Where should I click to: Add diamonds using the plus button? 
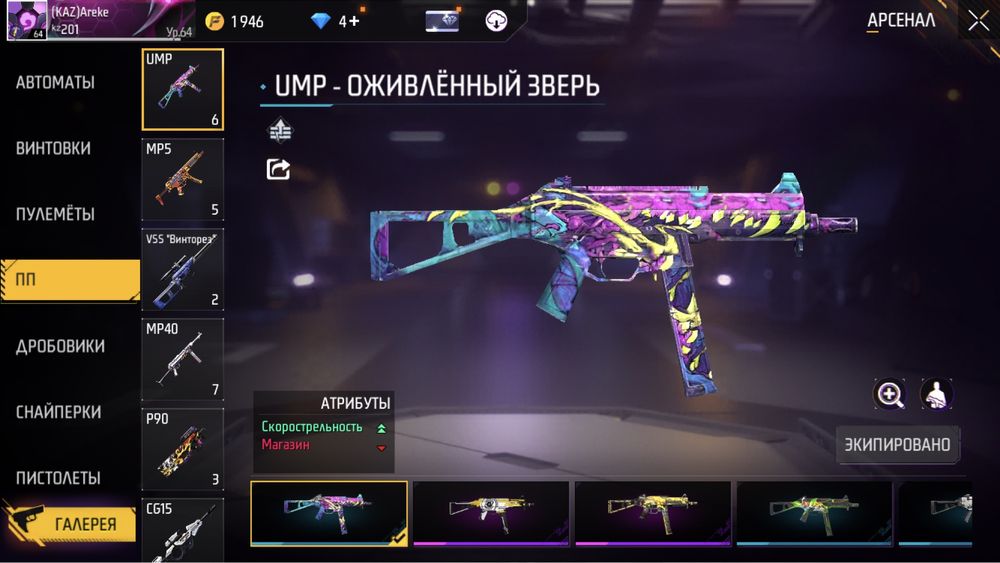point(354,21)
